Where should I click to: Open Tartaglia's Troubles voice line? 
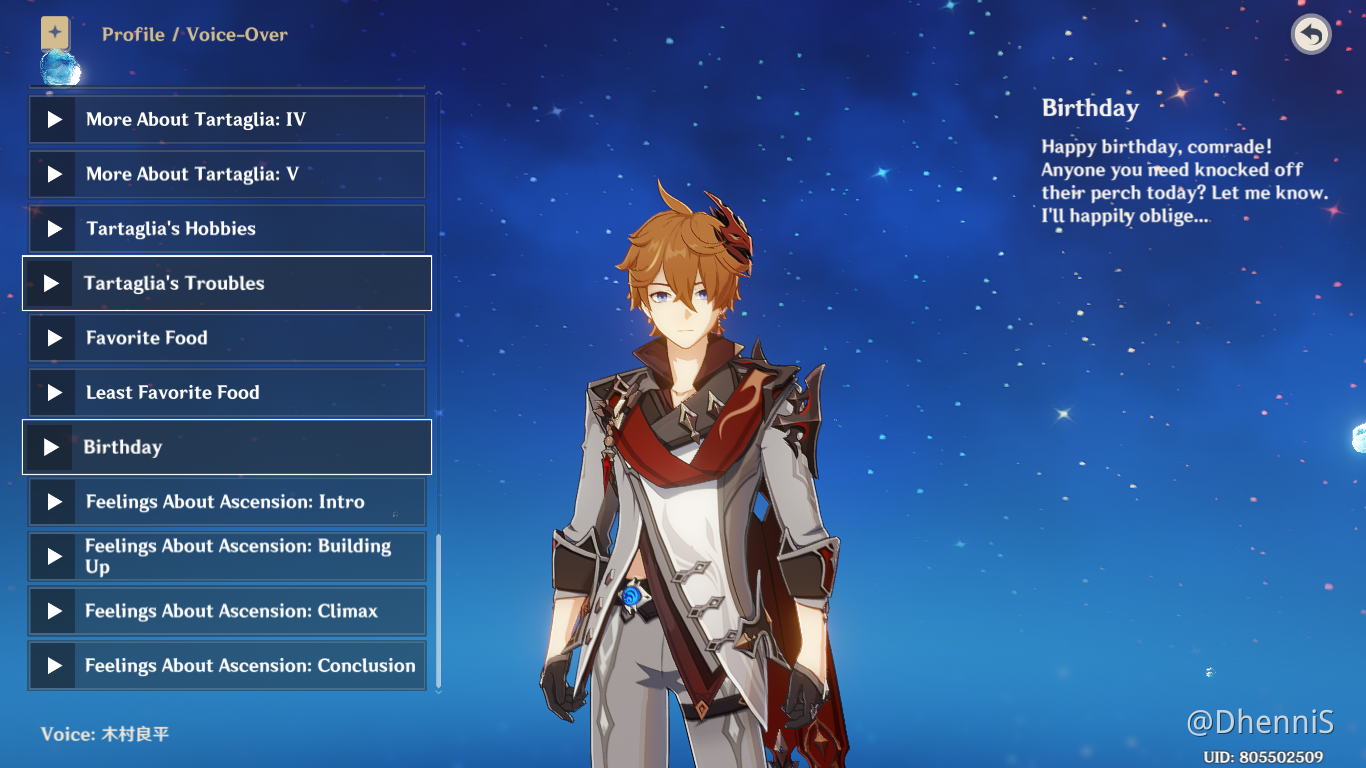[226, 283]
